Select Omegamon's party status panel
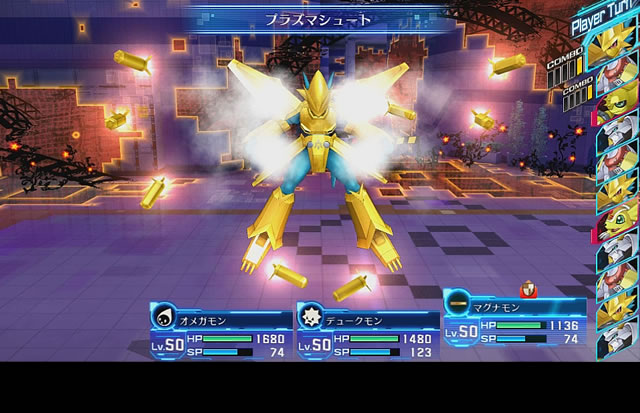 pos(221,330)
